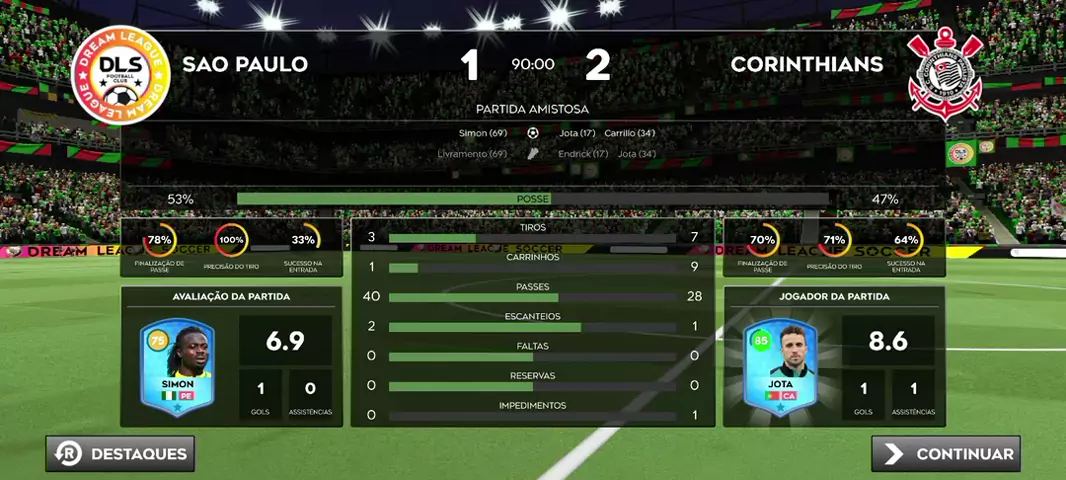
Task: Open the Destaques match highlights replay
Action: (120, 454)
